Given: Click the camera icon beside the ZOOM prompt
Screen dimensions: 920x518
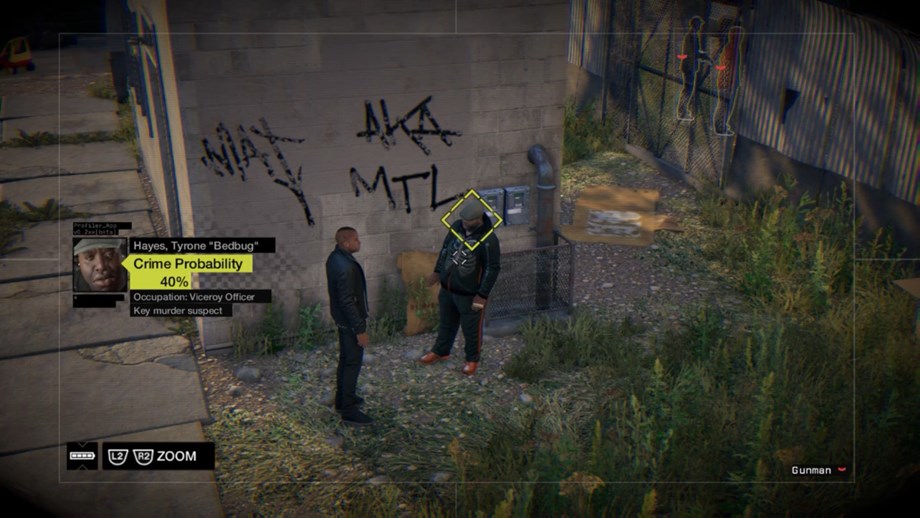Looking at the screenshot, I should tap(82, 456).
